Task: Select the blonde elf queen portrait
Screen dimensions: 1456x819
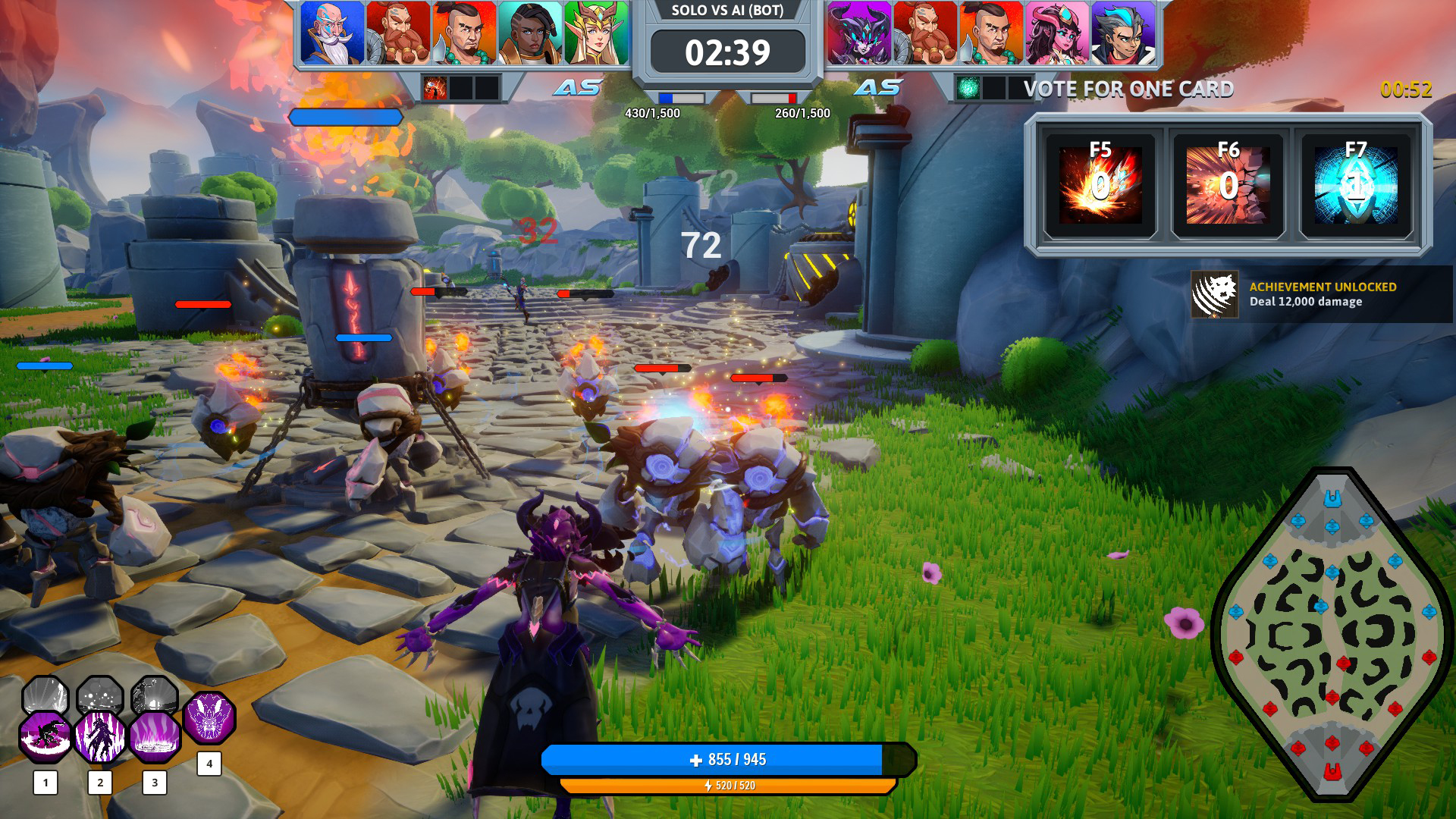Action: point(596,33)
